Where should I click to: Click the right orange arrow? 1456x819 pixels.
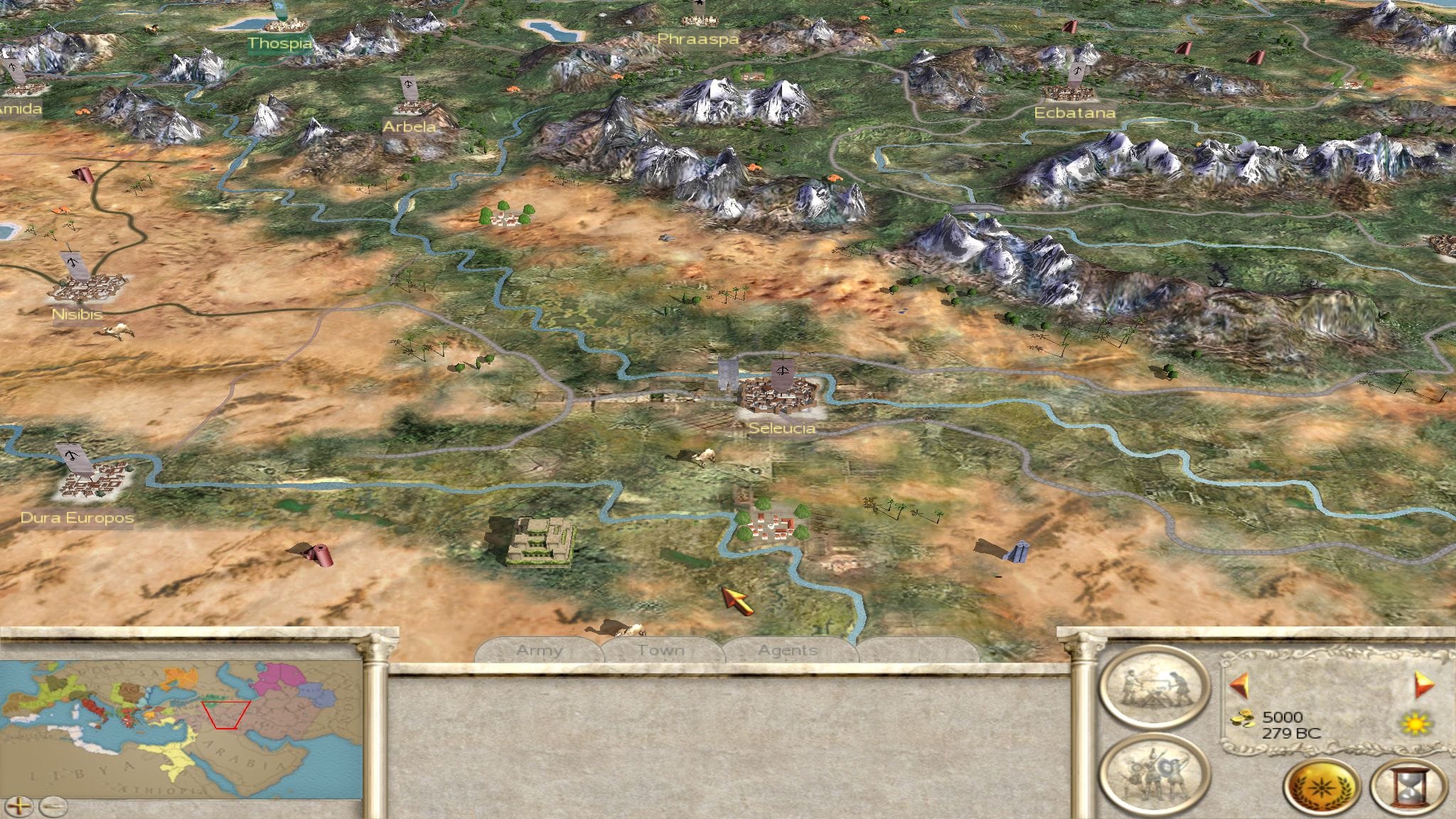(x=1424, y=685)
